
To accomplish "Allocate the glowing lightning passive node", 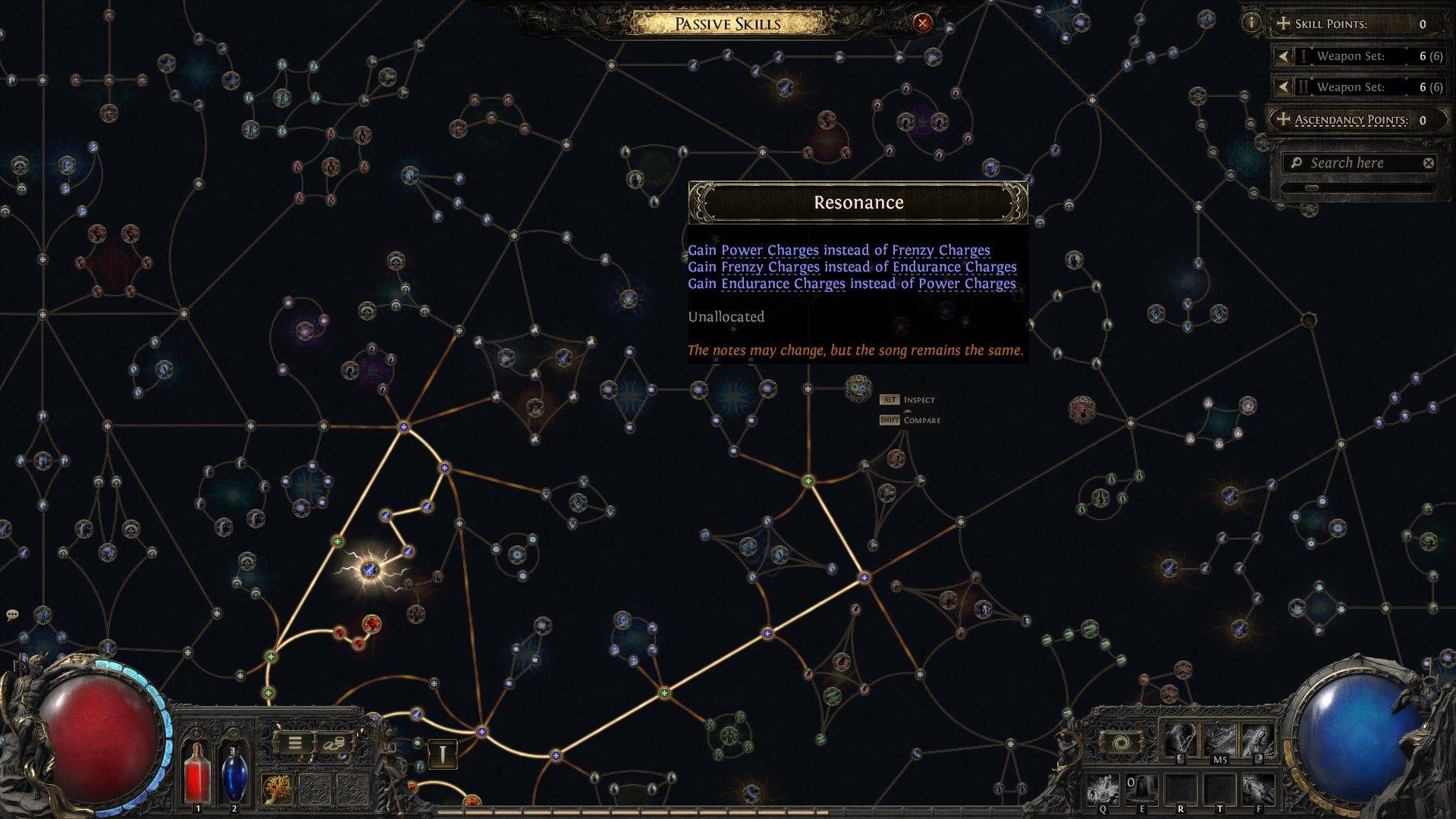I will point(370,570).
